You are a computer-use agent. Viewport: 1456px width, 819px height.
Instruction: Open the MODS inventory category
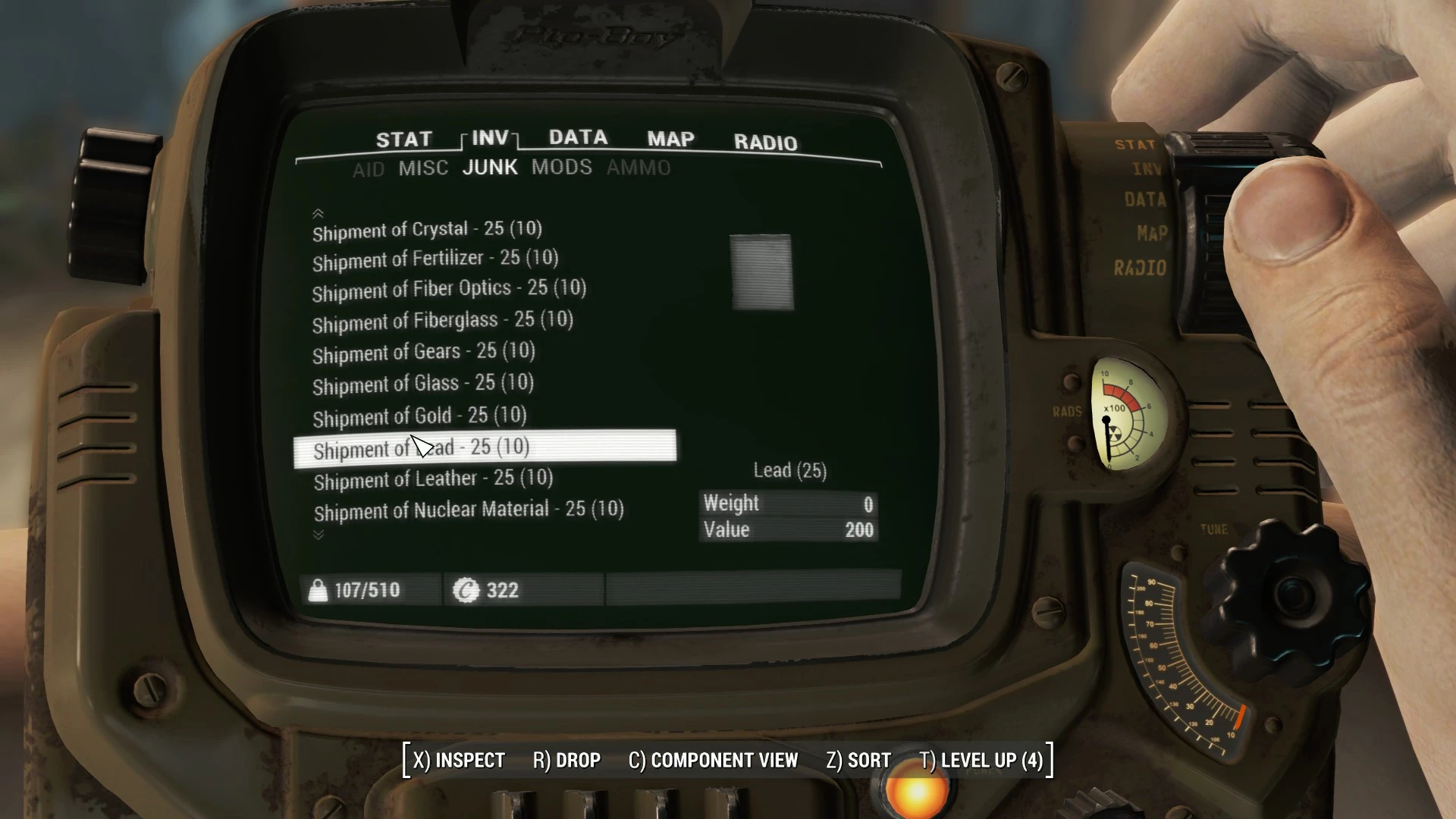tap(561, 167)
